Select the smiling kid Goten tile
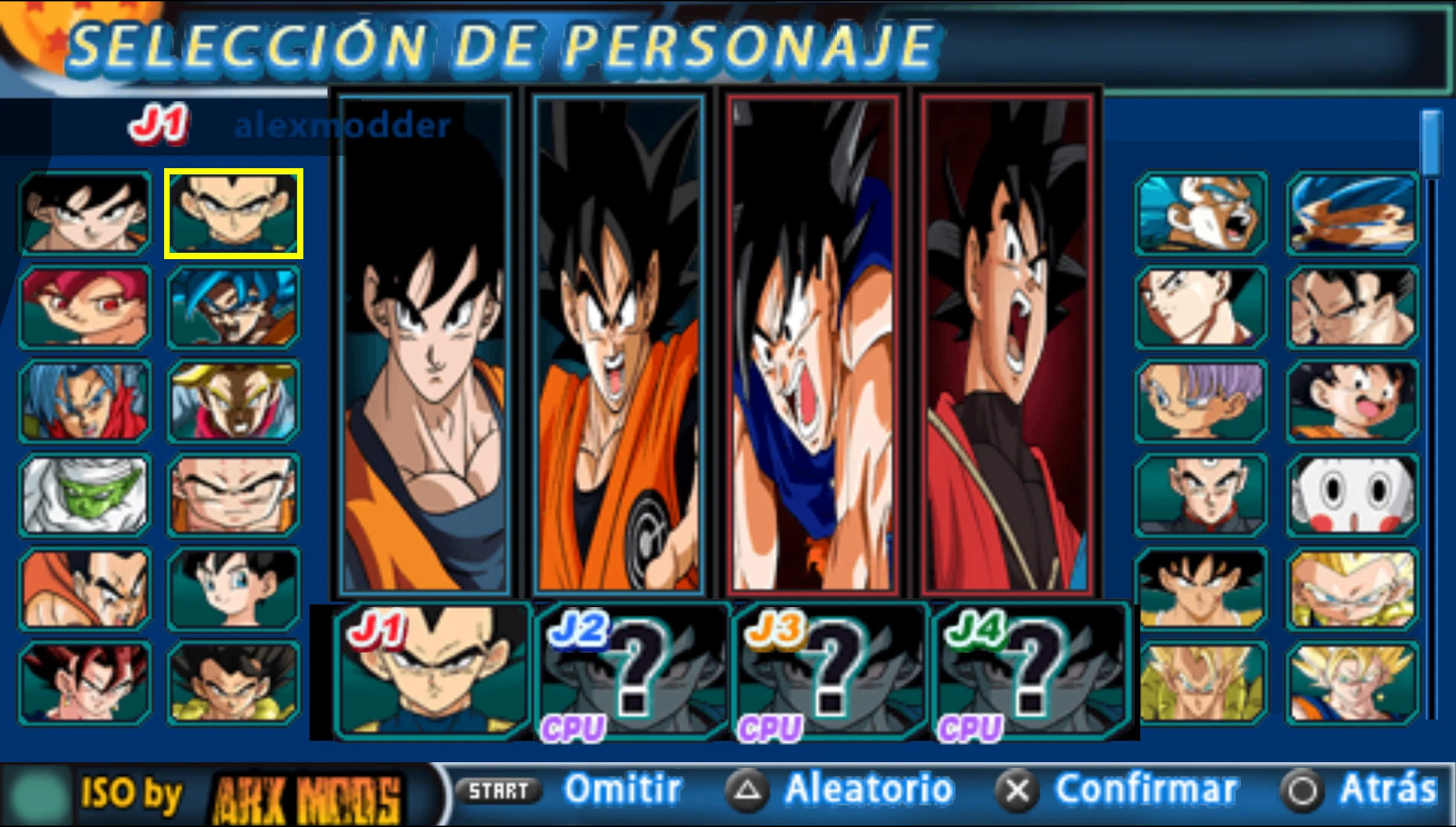 [1352, 401]
